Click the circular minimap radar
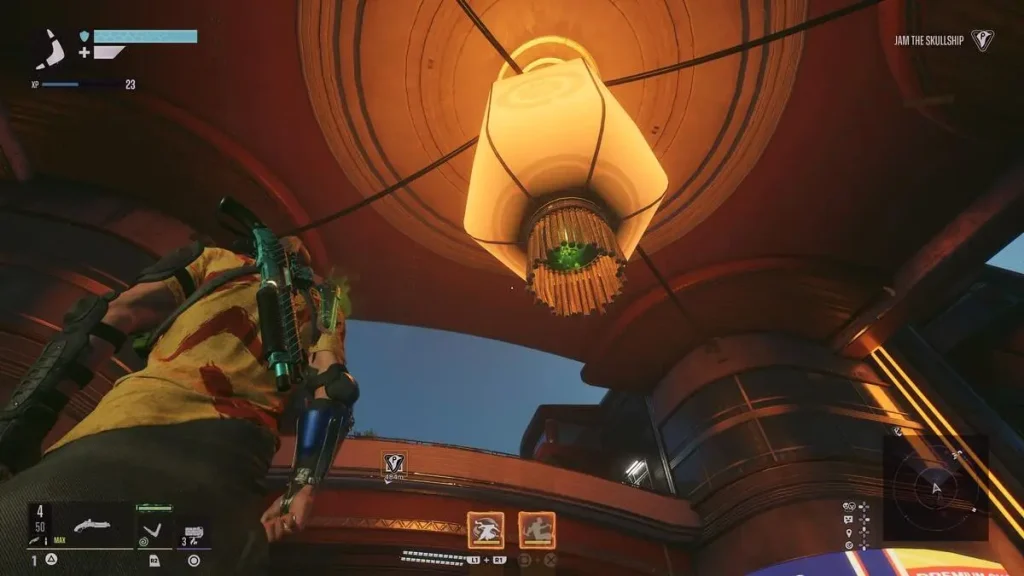 click(x=935, y=487)
